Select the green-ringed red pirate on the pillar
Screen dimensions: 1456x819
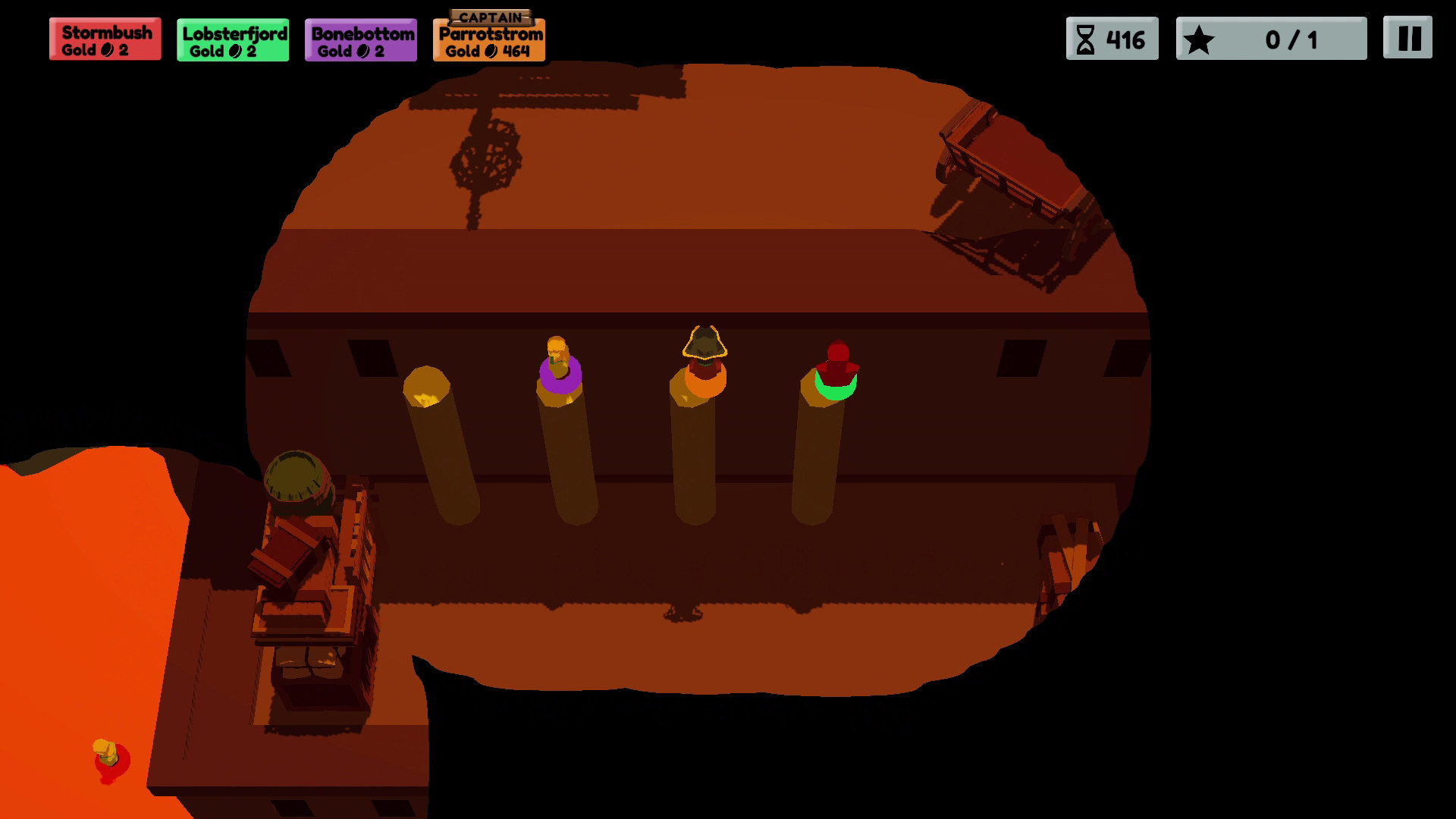point(837,364)
